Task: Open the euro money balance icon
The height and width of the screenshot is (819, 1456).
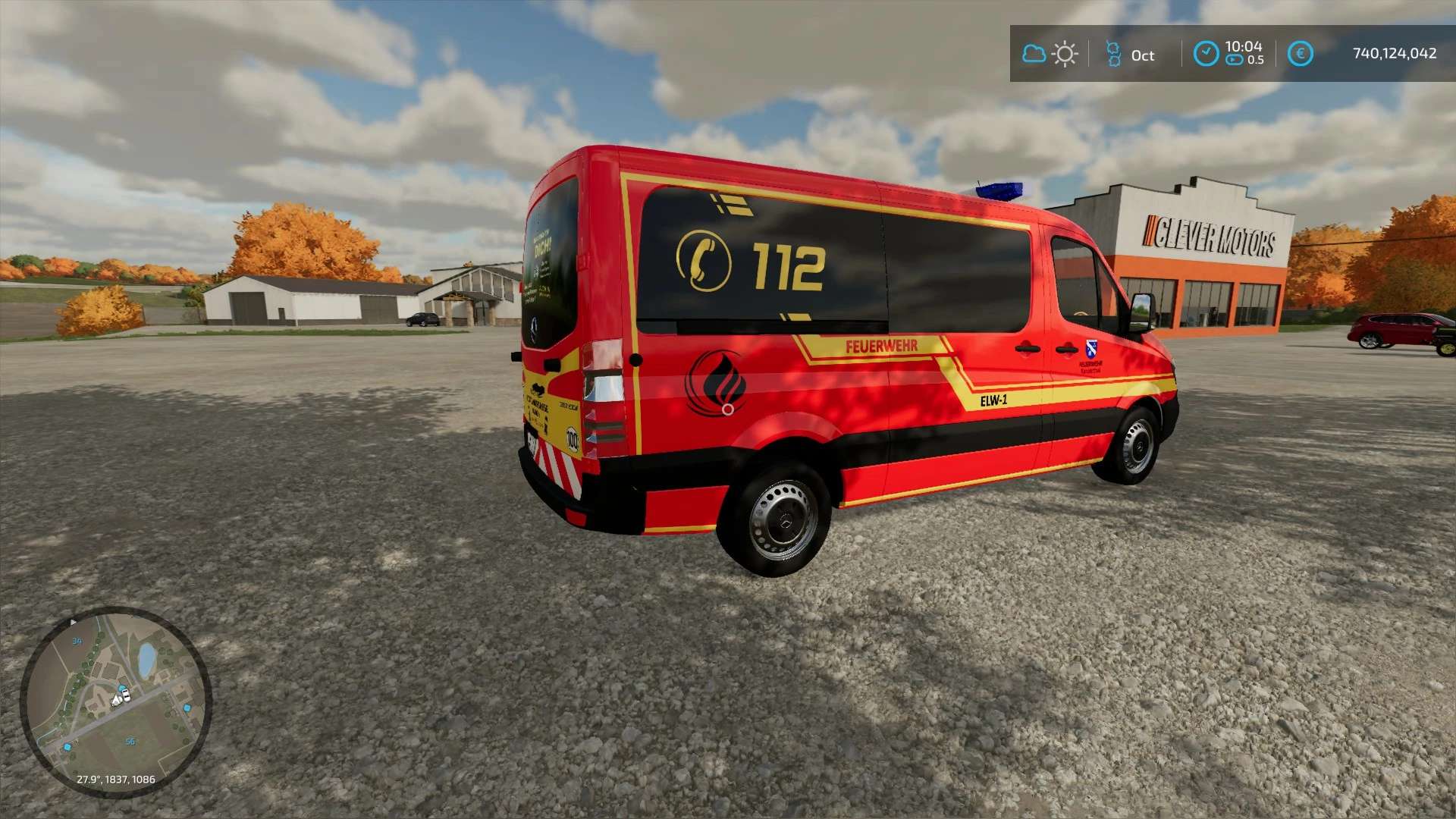Action: click(1301, 54)
